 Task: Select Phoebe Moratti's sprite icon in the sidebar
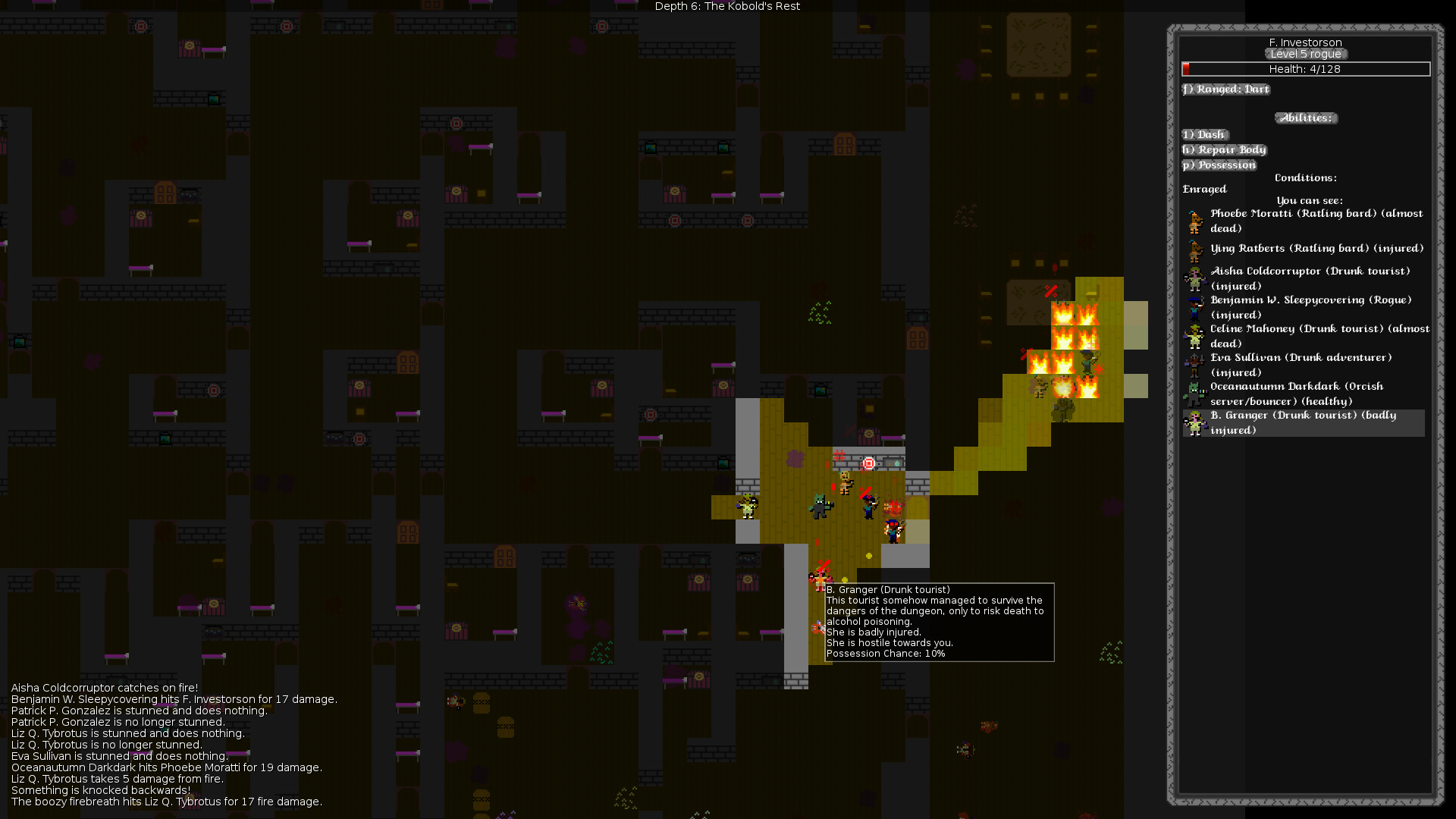[x=1196, y=221]
